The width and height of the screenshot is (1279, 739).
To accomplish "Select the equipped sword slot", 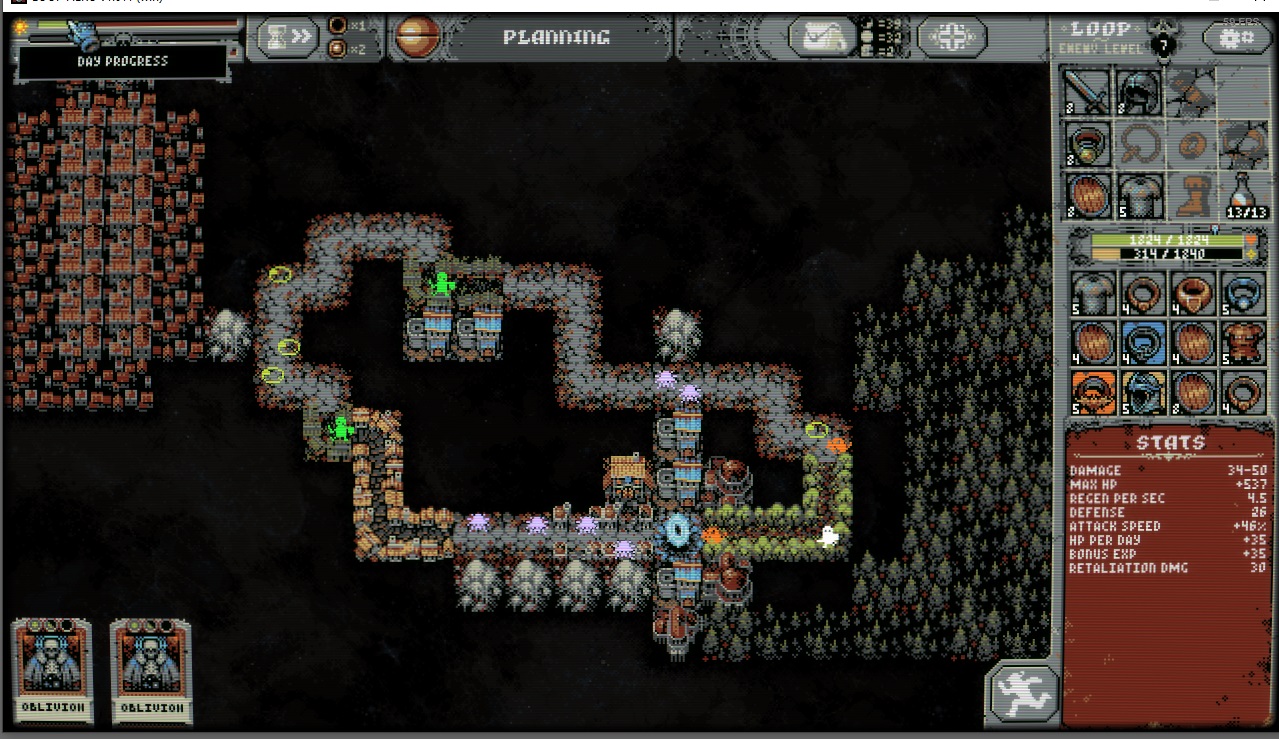I will [x=1087, y=93].
